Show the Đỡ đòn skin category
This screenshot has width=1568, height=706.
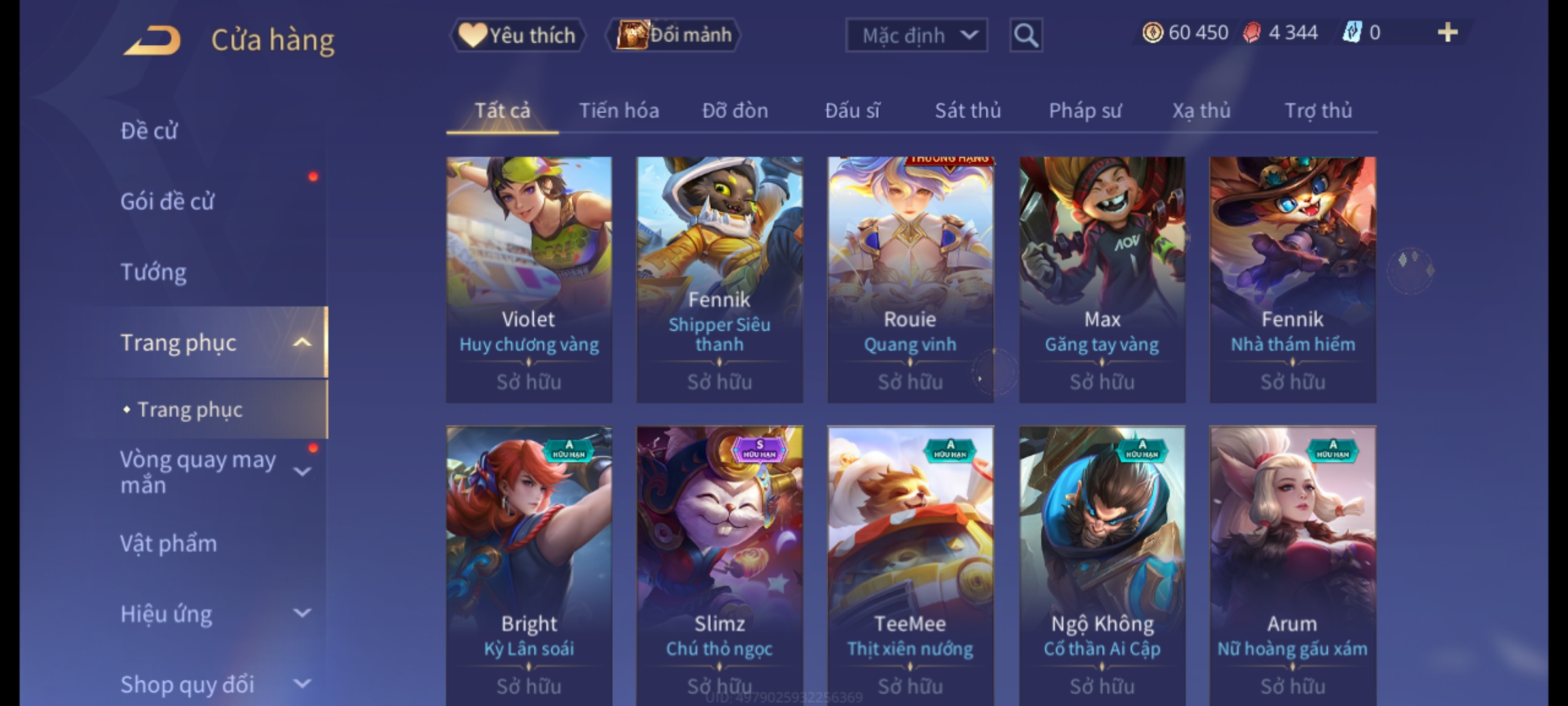pos(735,110)
